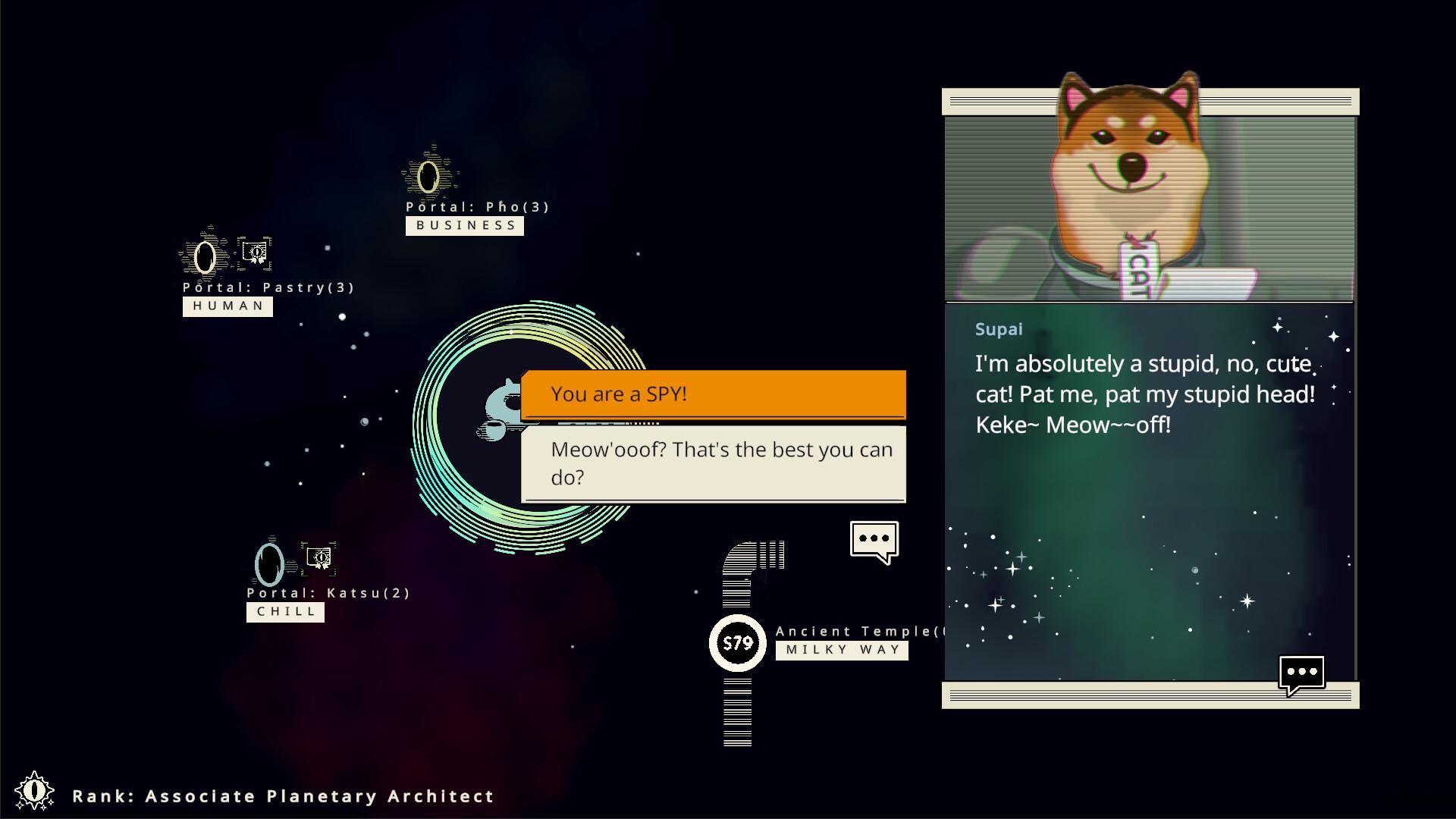1456x819 pixels.
Task: Select the MILKY WAY tag below Ancient Temple
Action: 842,650
